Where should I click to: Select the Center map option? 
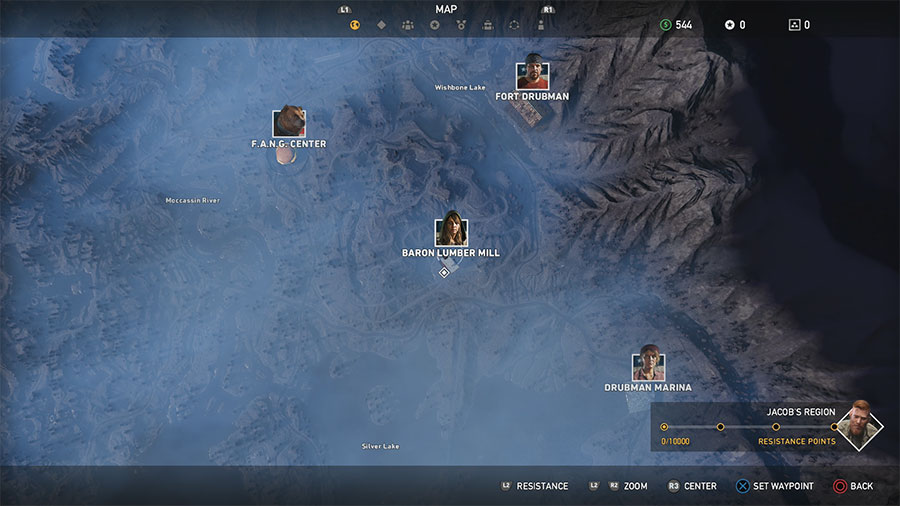coord(692,486)
